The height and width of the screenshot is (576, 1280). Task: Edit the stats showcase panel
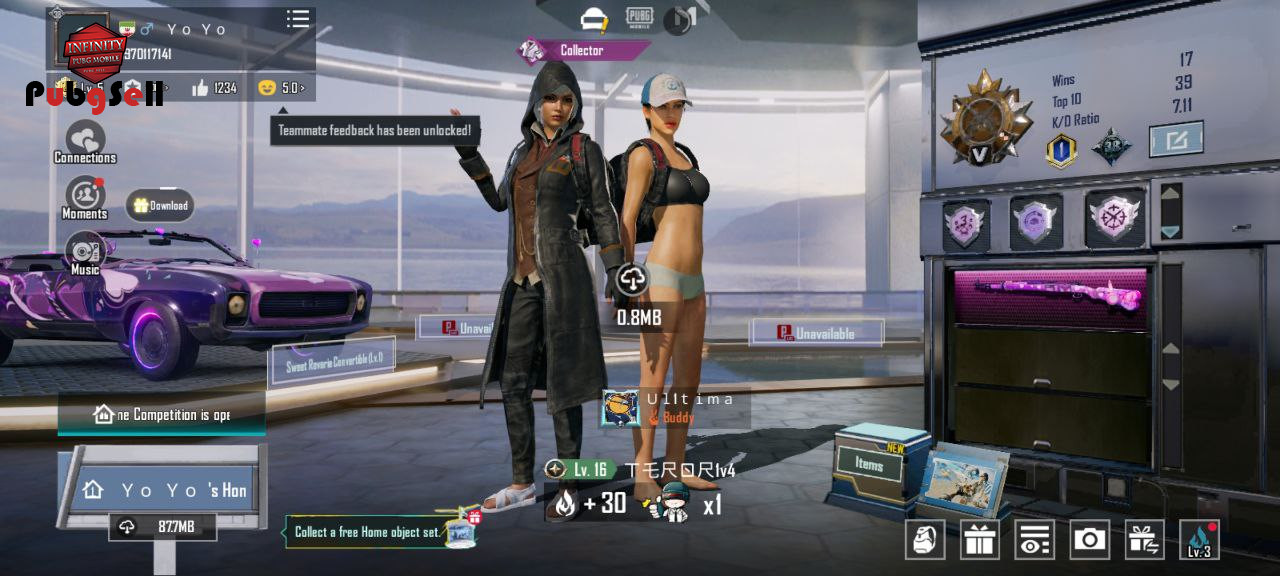[x=1175, y=139]
